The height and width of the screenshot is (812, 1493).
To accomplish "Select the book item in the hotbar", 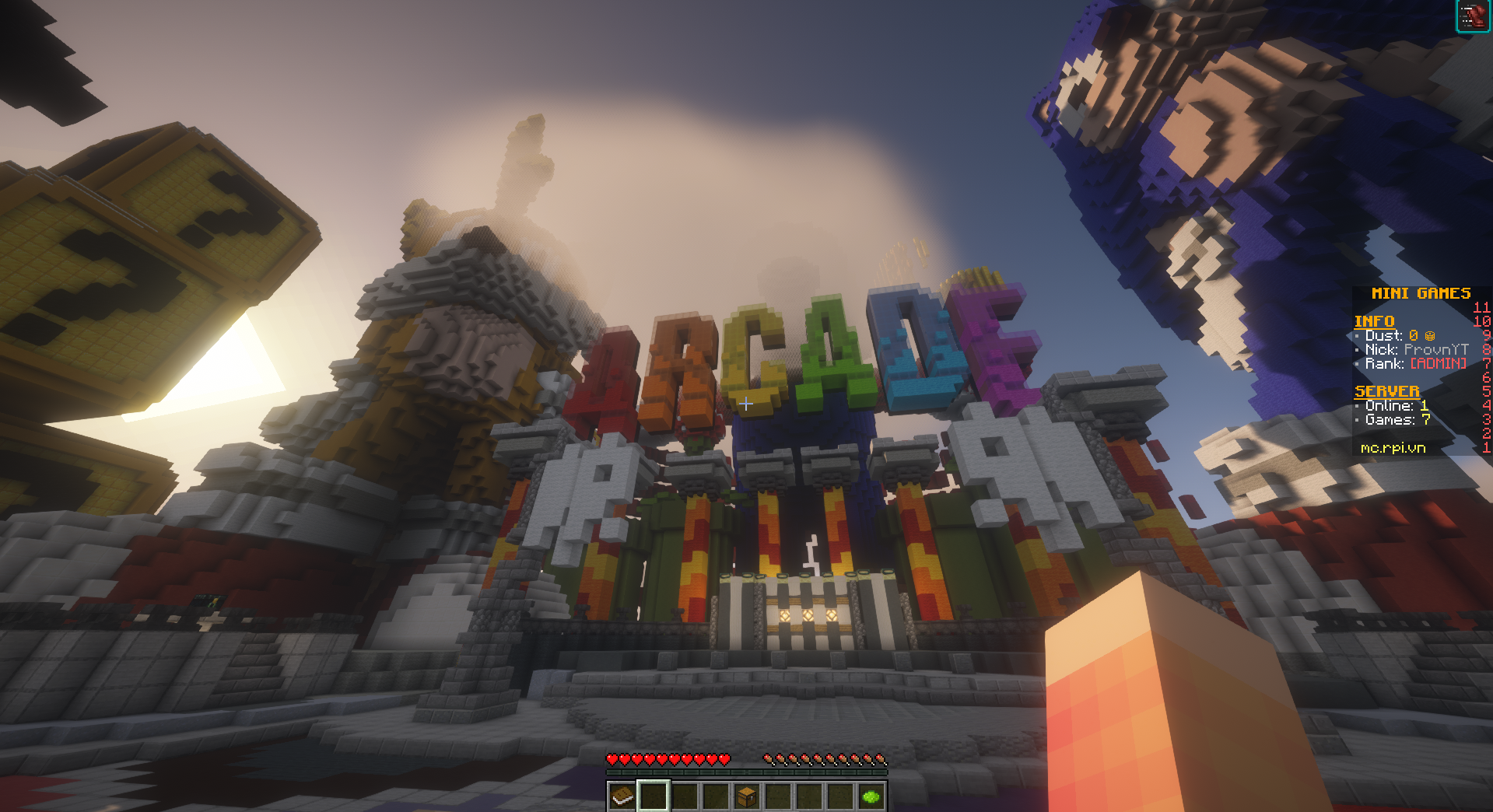I will coord(622,796).
